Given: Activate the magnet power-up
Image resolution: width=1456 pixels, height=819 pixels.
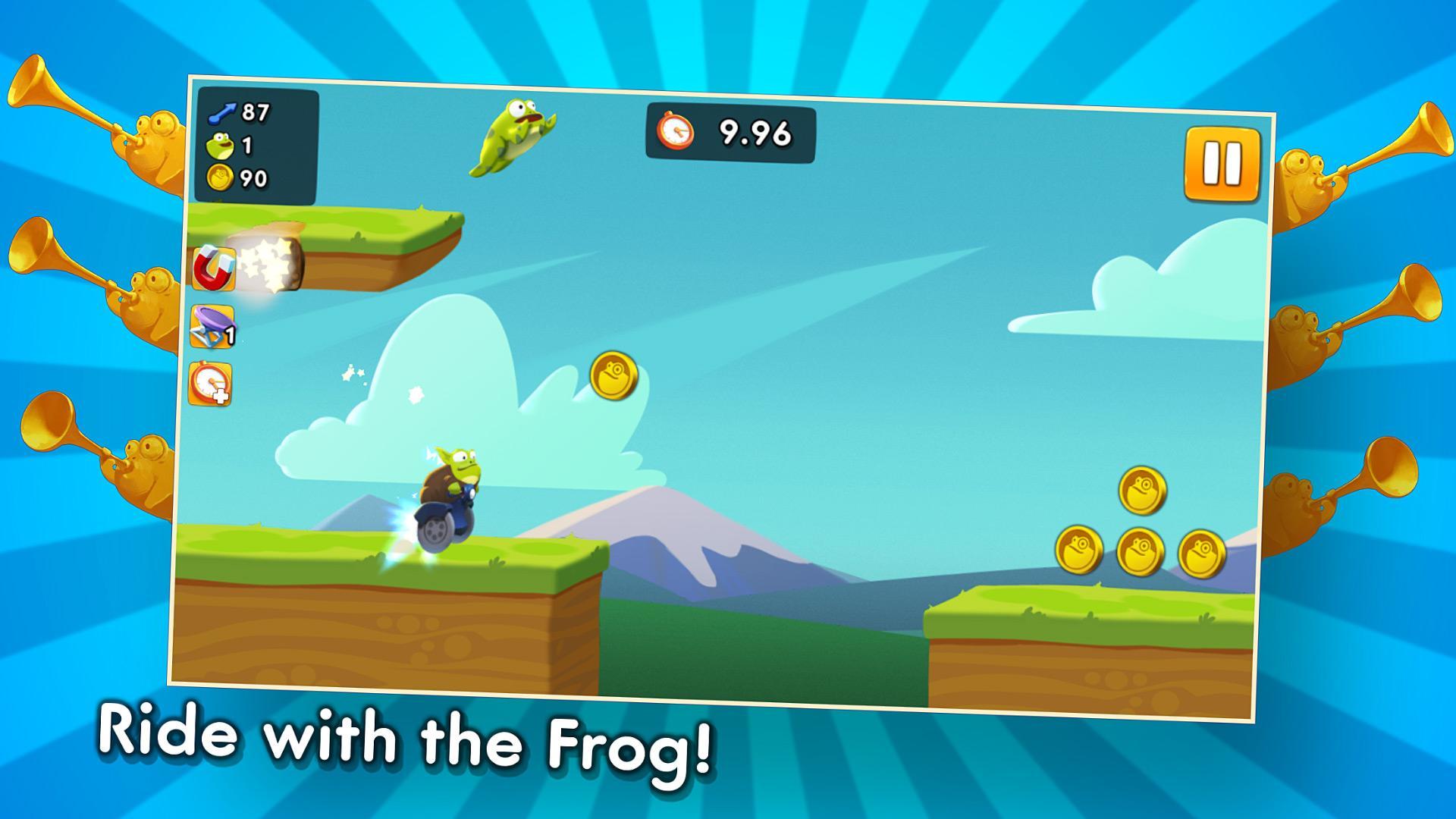Looking at the screenshot, I should [x=215, y=267].
